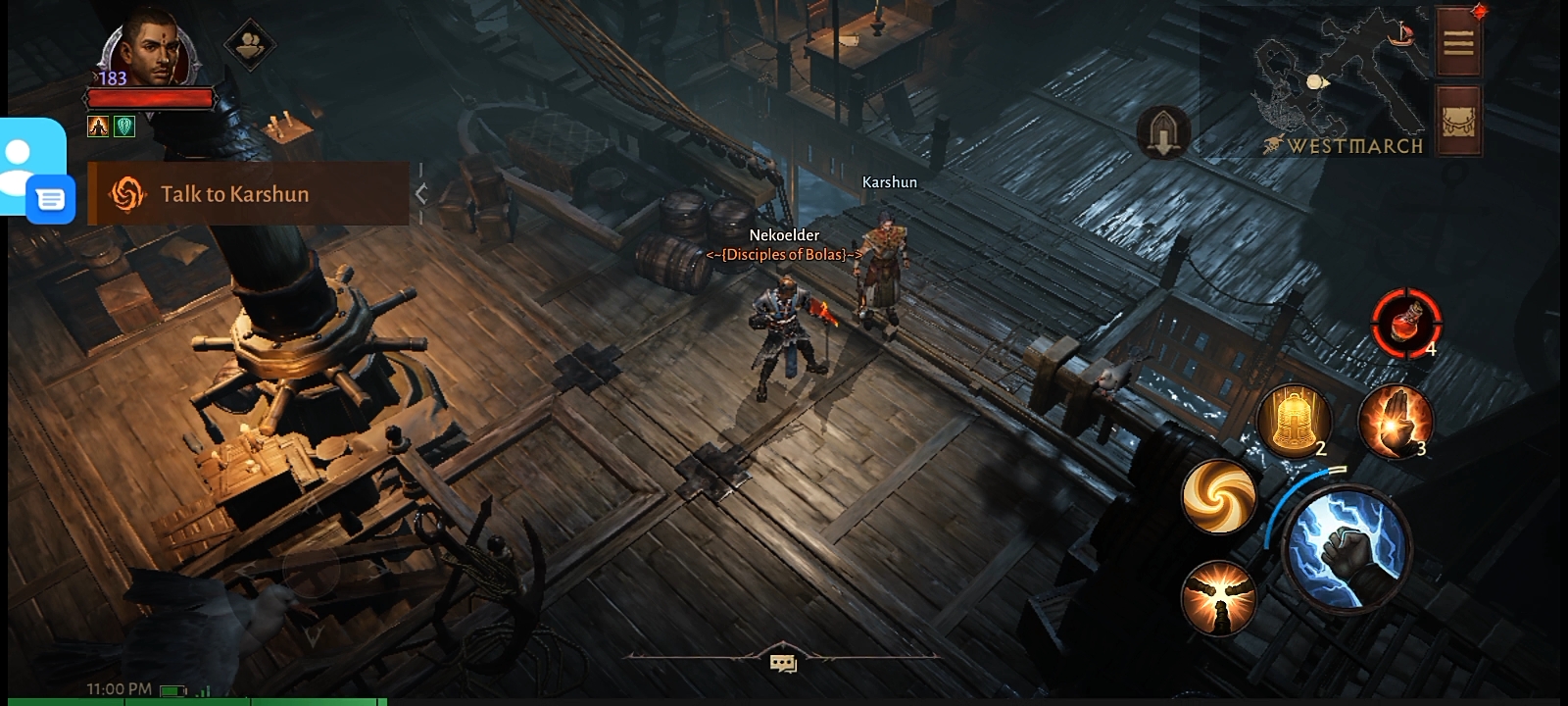This screenshot has width=1568, height=706.
Task: Open the inventory bag button
Action: [x=1458, y=121]
